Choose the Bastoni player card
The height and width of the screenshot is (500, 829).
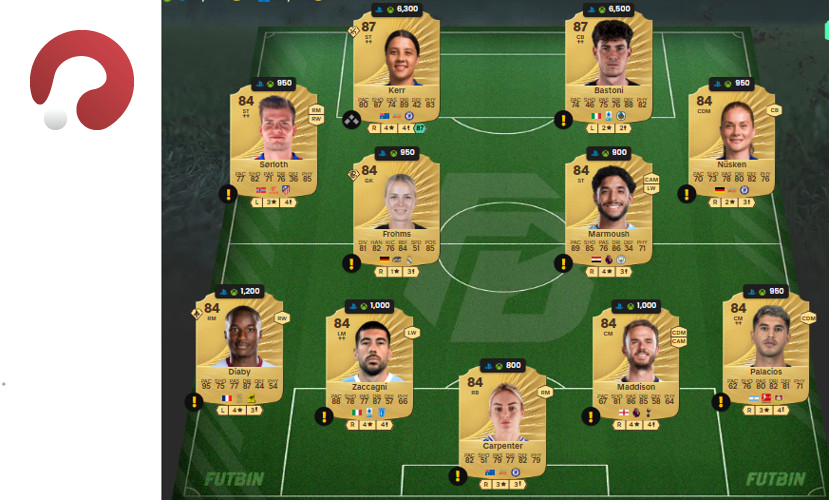click(609, 72)
